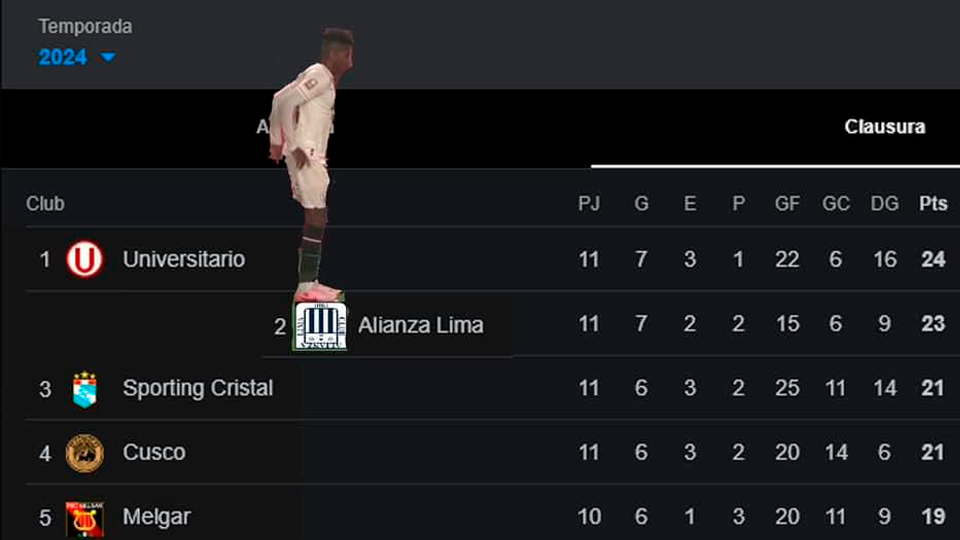Click the Sporting Cristal crest
The height and width of the screenshot is (540, 960).
(x=85, y=389)
